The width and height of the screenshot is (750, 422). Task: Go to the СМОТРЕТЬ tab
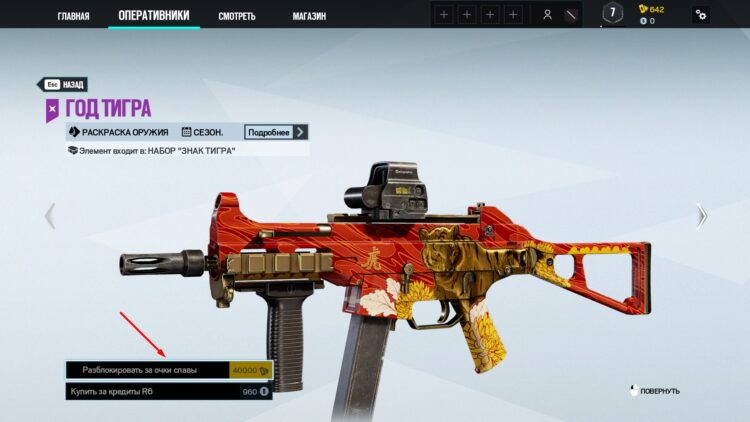(237, 16)
